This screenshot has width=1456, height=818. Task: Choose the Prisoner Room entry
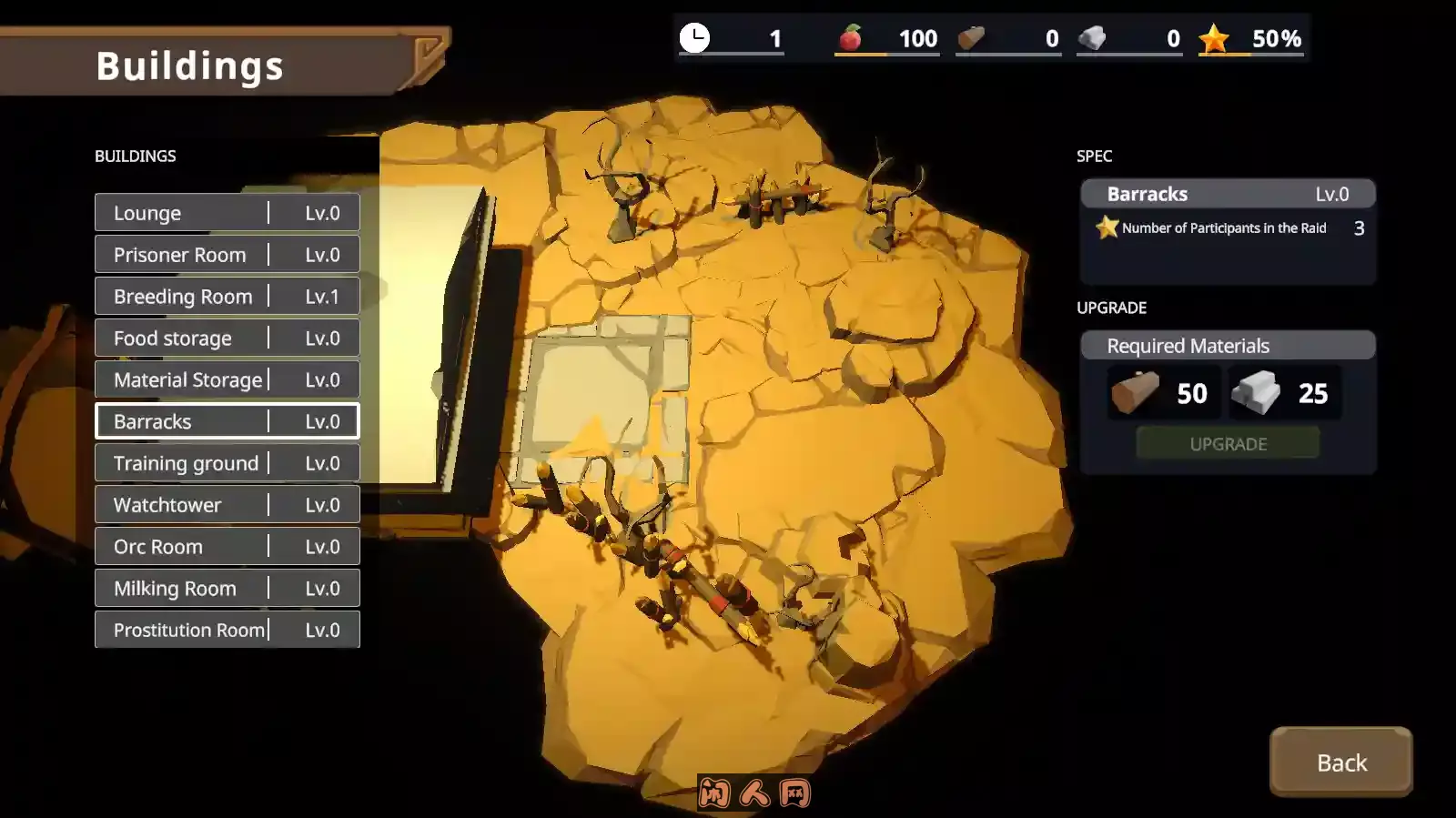coord(227,255)
